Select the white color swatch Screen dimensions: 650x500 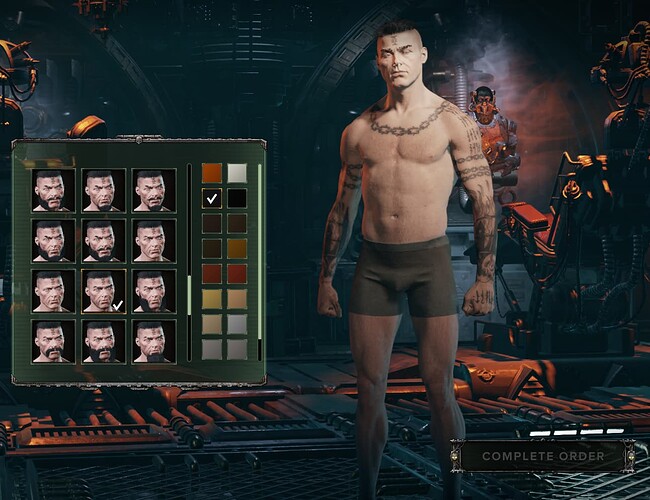236,173
